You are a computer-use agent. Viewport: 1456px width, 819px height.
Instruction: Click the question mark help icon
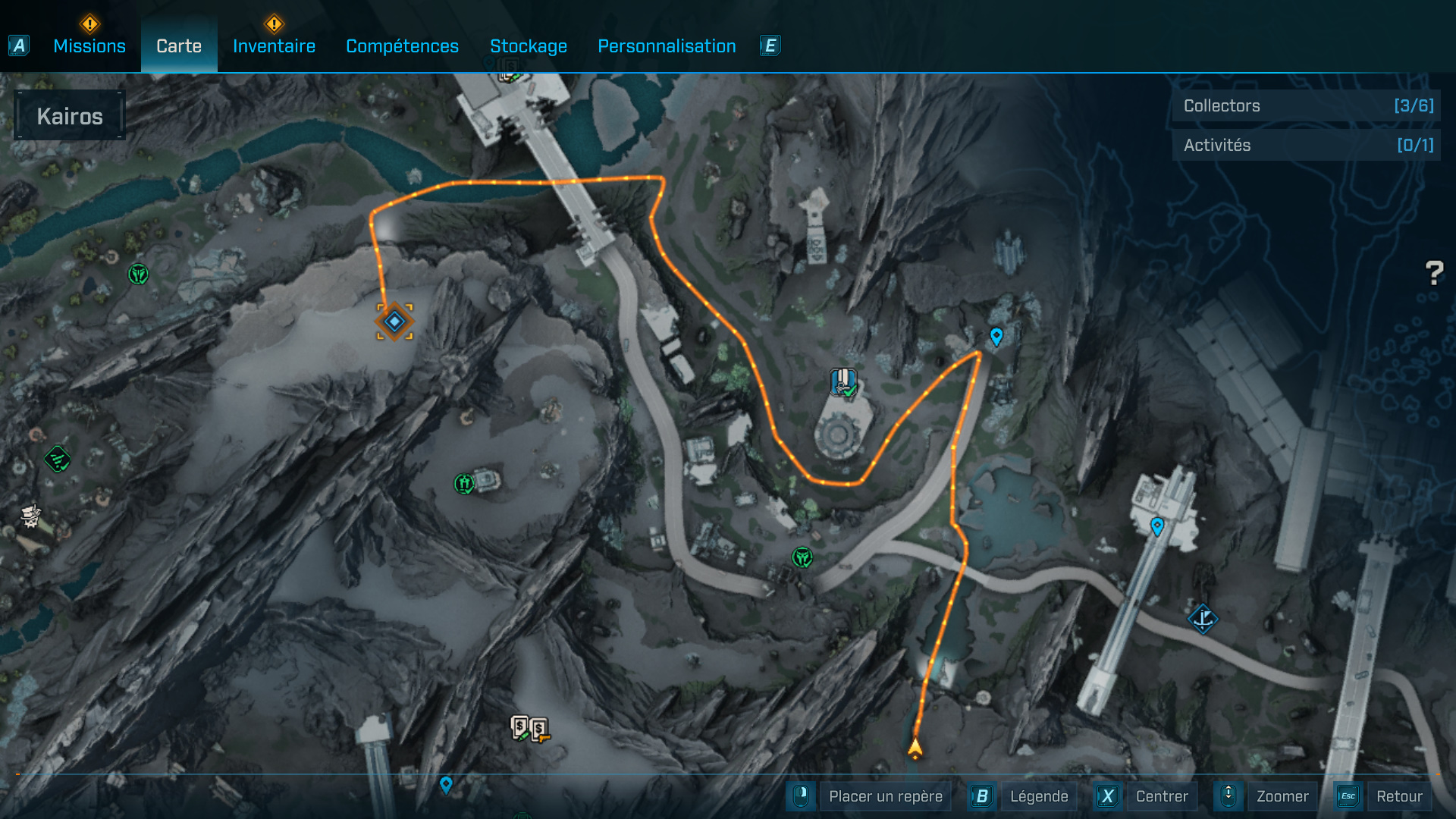point(1434,273)
